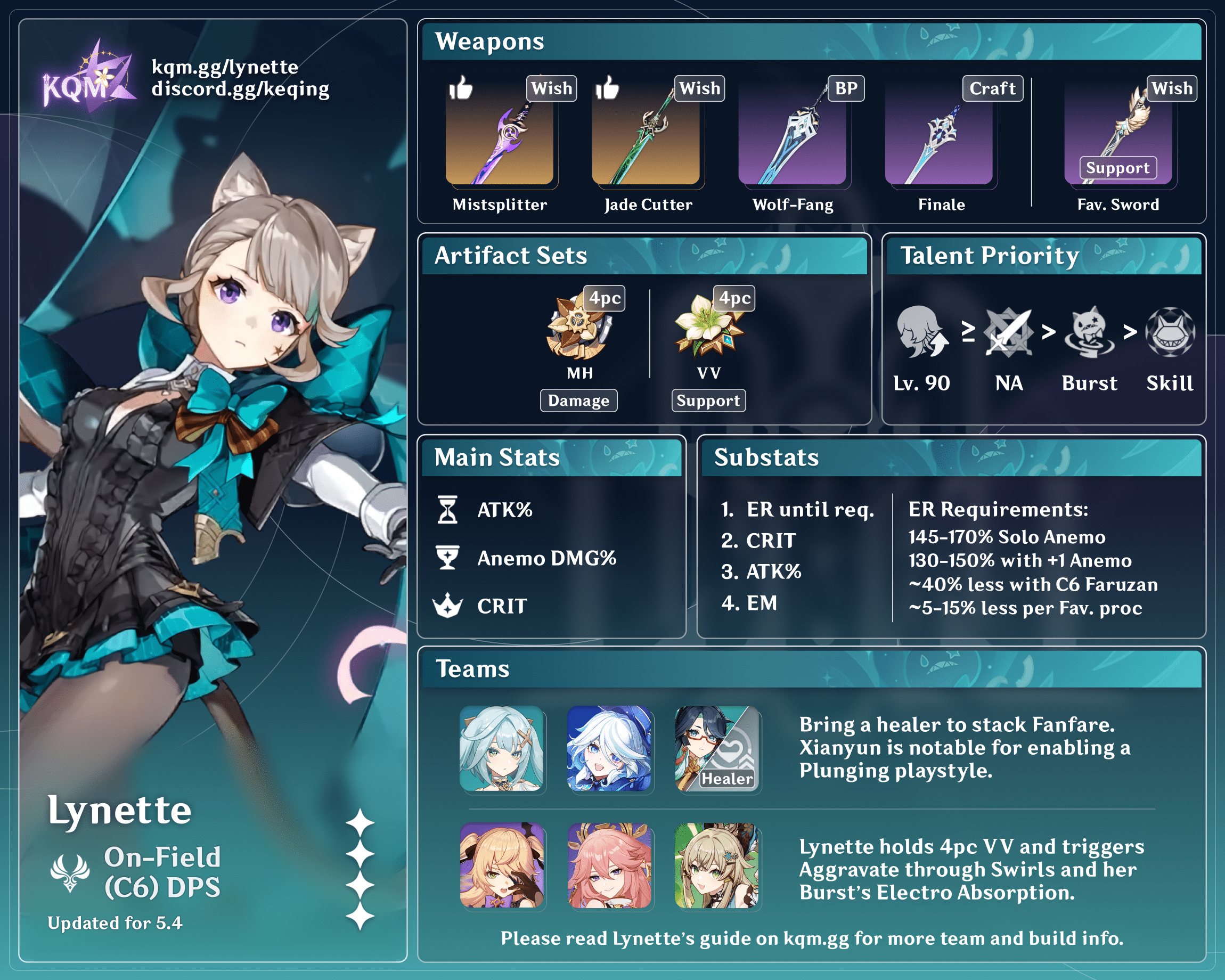
Task: Click Yae Miko's team portrait
Action: click(609, 865)
